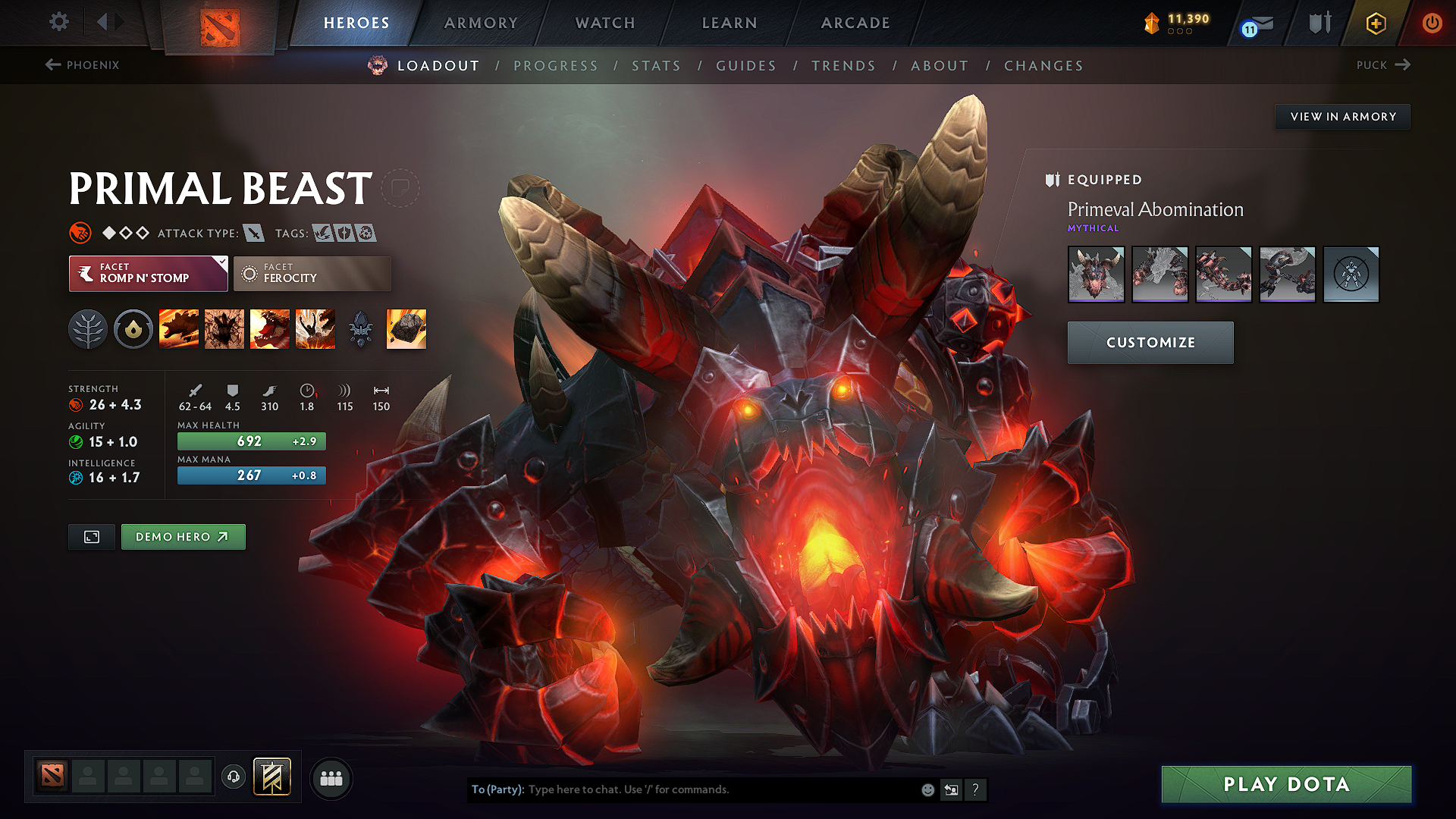
Task: View the Trample ability icon
Action: click(x=224, y=328)
